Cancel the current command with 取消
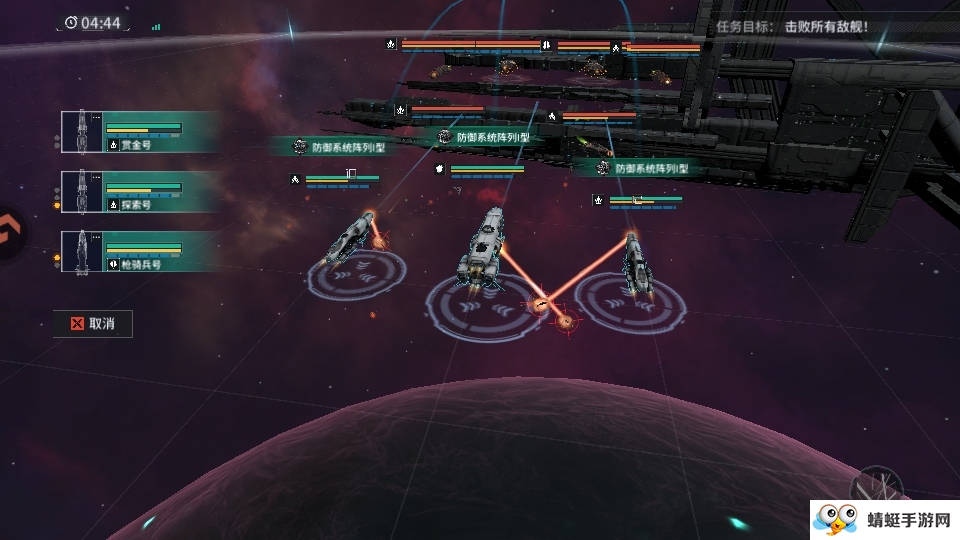 92,323
